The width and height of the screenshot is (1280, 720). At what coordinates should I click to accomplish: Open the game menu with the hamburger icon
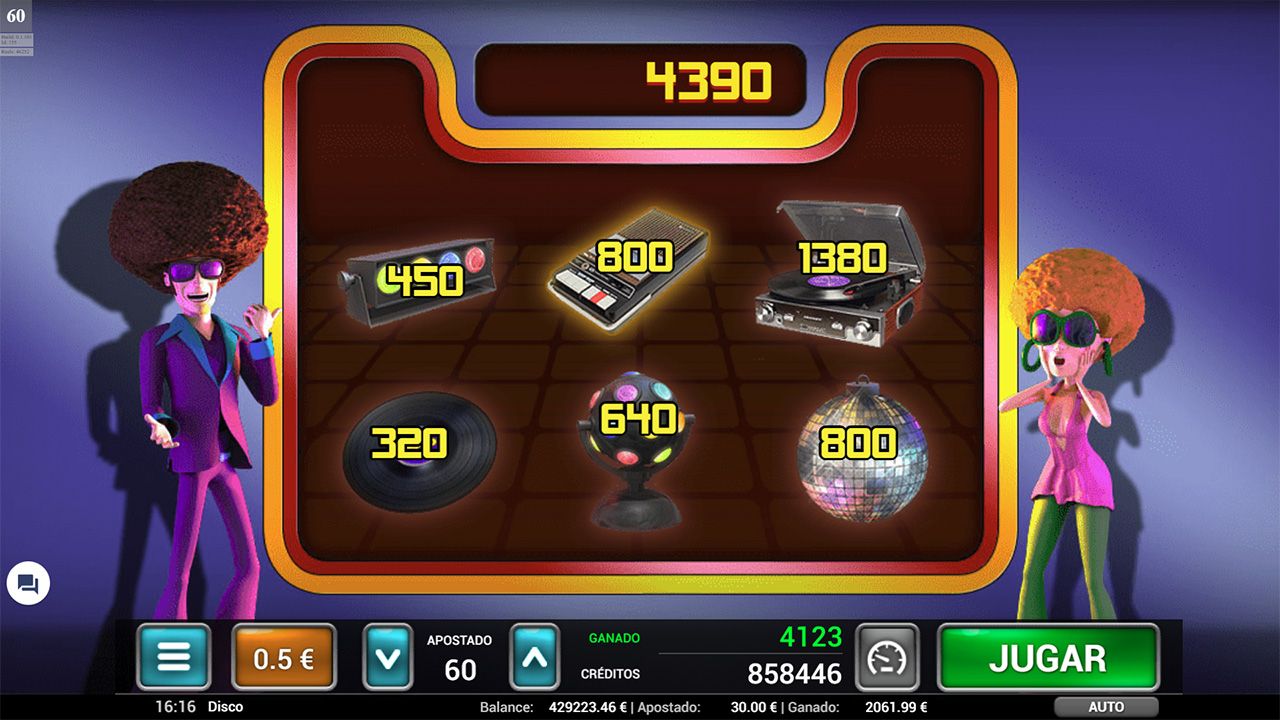pos(174,656)
